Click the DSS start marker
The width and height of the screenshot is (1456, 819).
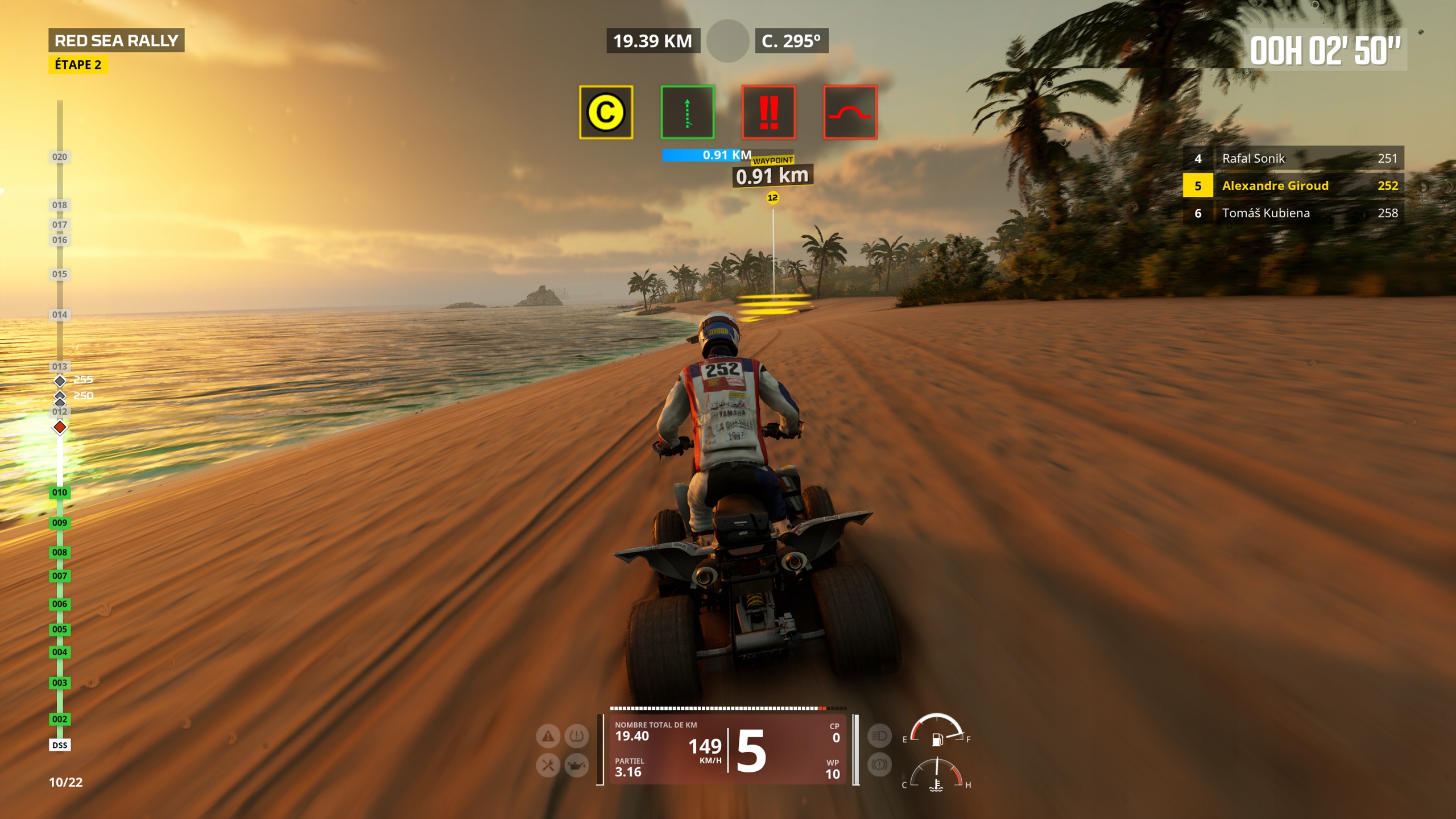pos(60,745)
